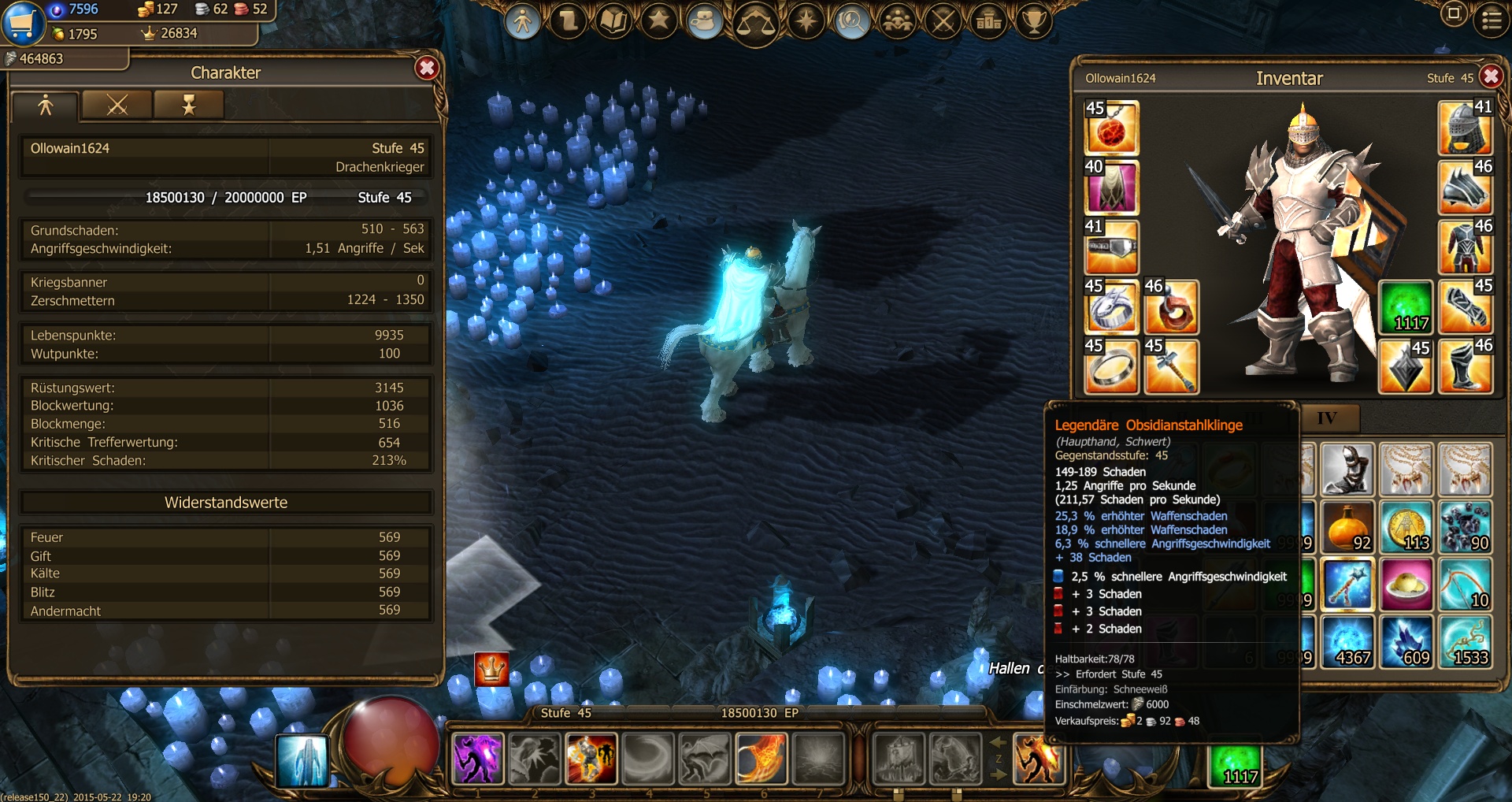1512x802 pixels.
Task: Select the orange potion stack of 92
Action: click(x=1347, y=527)
